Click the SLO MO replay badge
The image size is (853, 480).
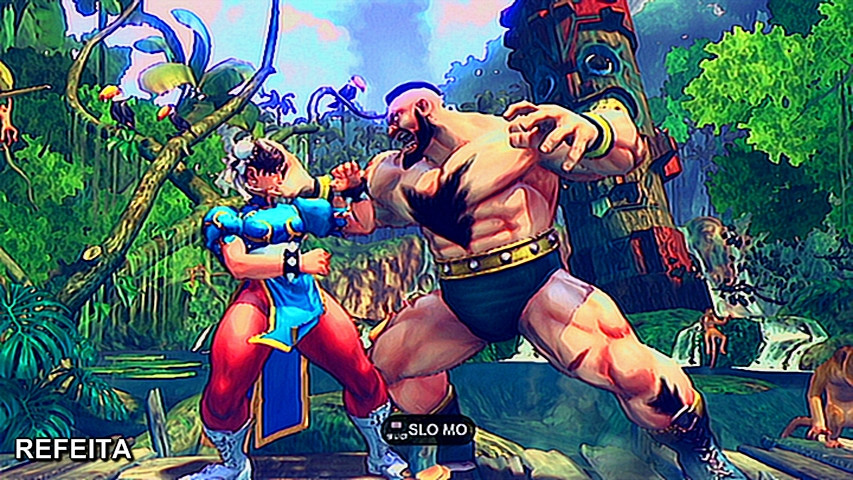tap(429, 430)
